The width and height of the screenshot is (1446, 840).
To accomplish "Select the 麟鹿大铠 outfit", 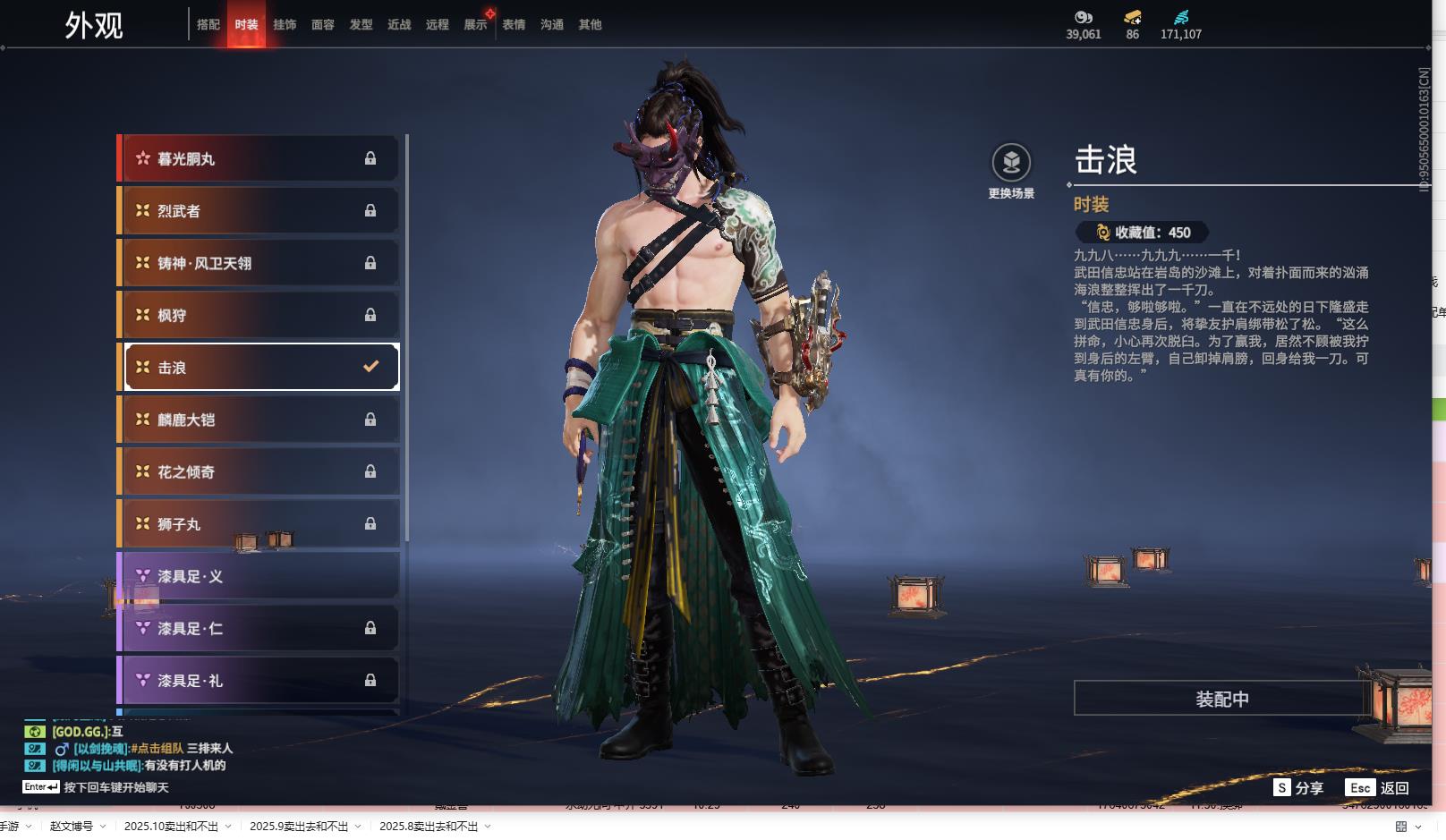I will (259, 420).
